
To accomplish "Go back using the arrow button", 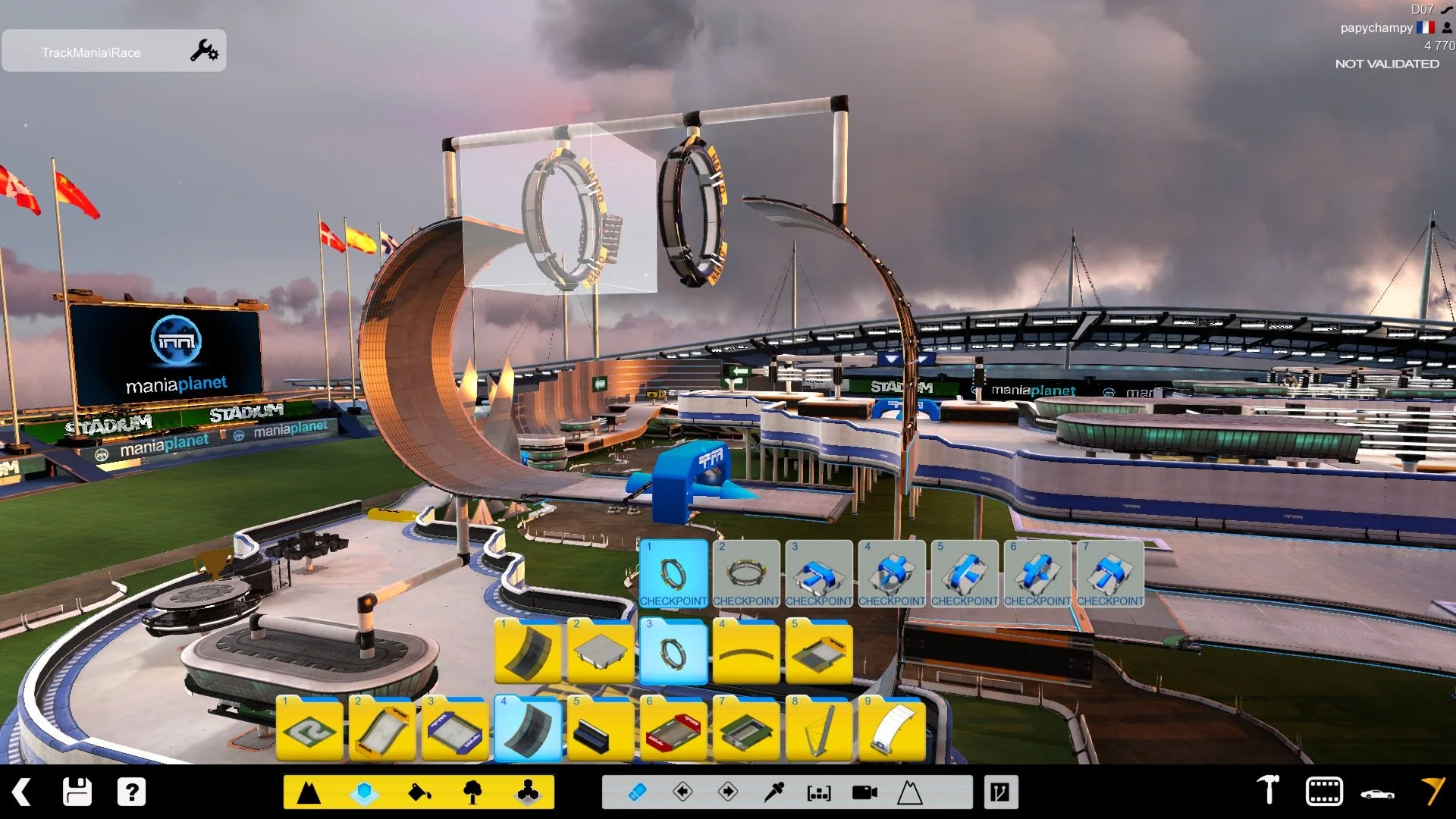I will pos(20,791).
